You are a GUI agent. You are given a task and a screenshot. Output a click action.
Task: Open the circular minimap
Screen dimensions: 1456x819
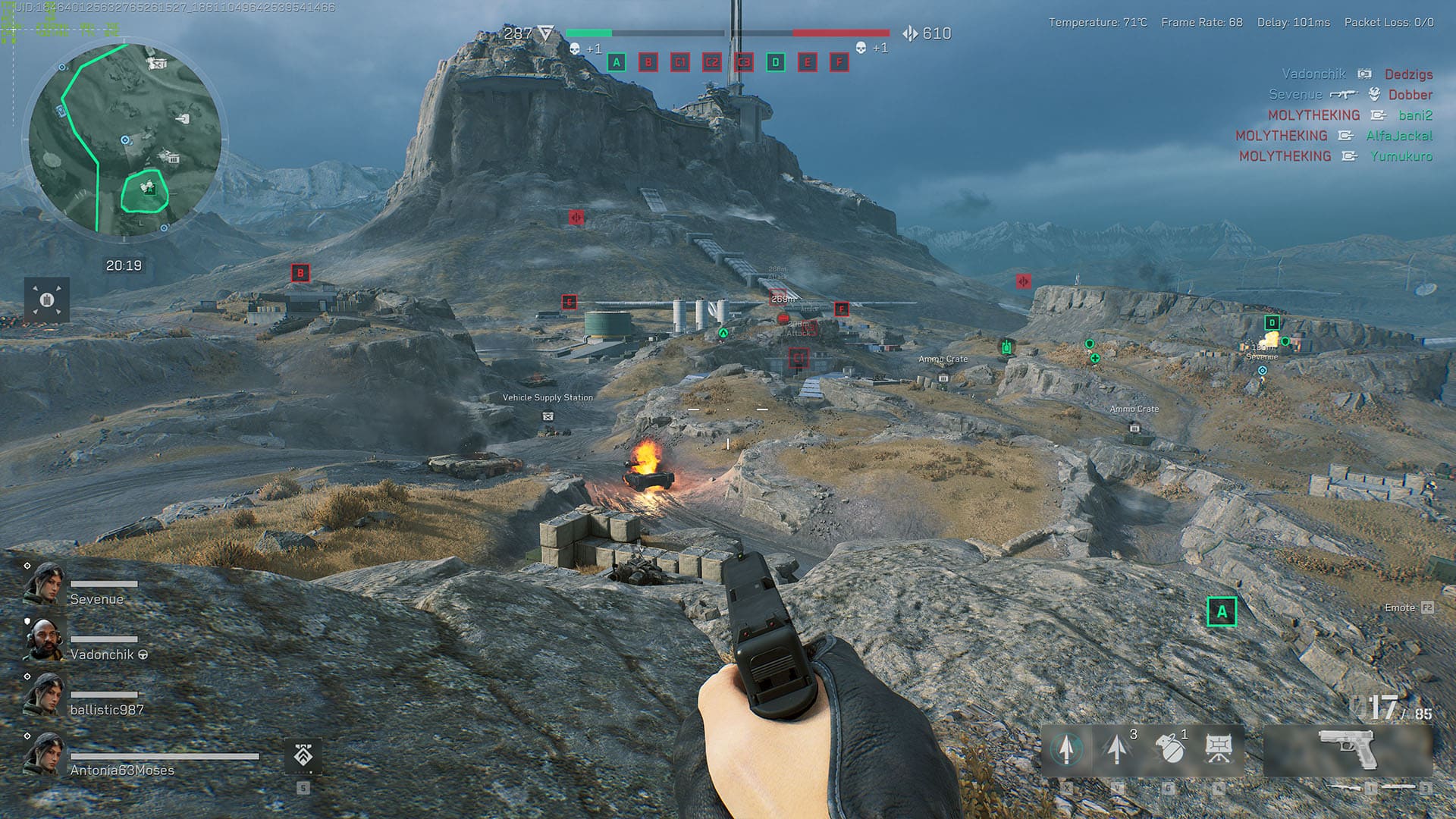tap(125, 140)
